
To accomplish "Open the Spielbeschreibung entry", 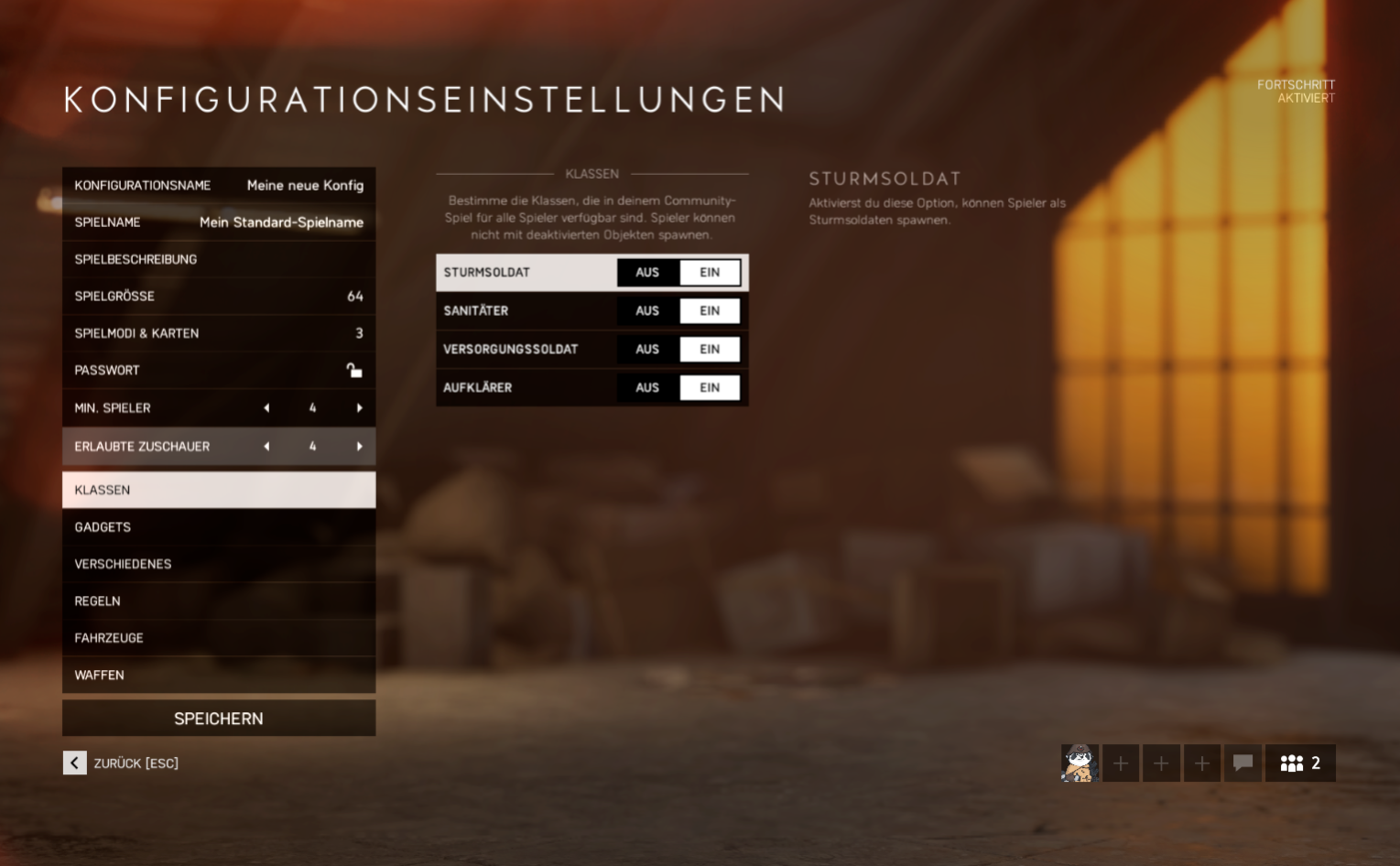I will (x=218, y=259).
